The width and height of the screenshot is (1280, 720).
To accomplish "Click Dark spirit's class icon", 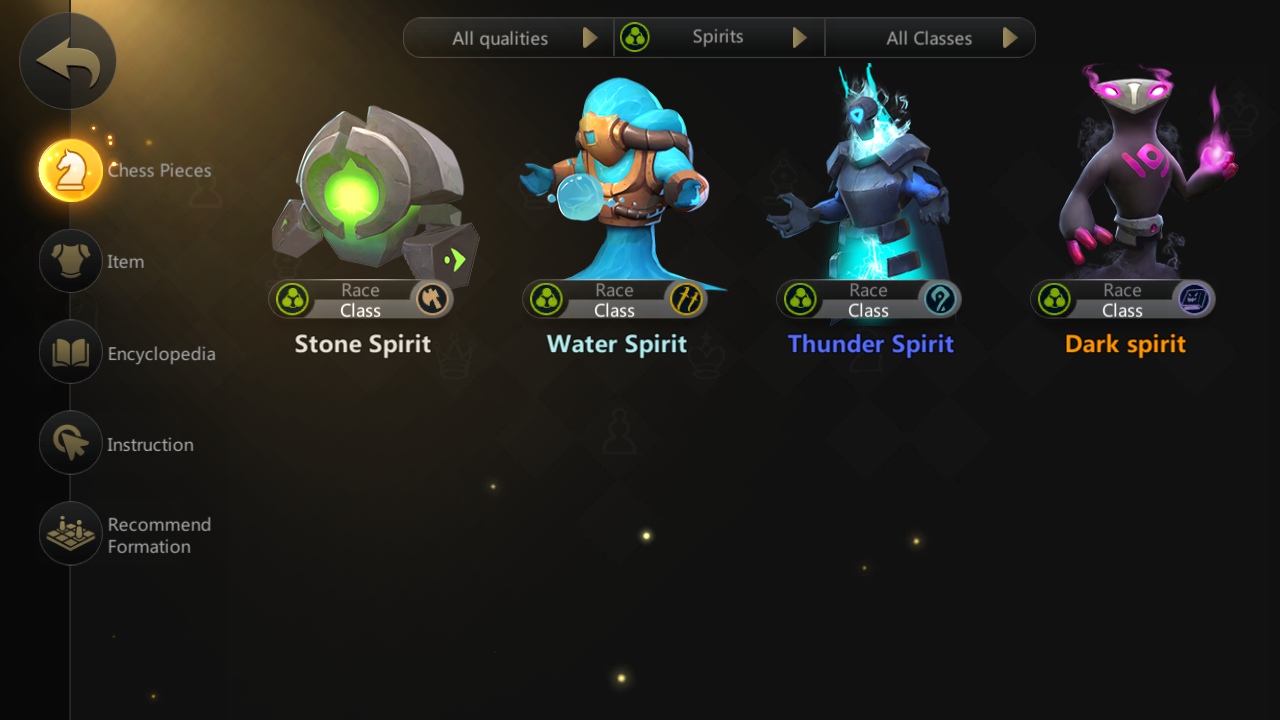I will 1194,299.
